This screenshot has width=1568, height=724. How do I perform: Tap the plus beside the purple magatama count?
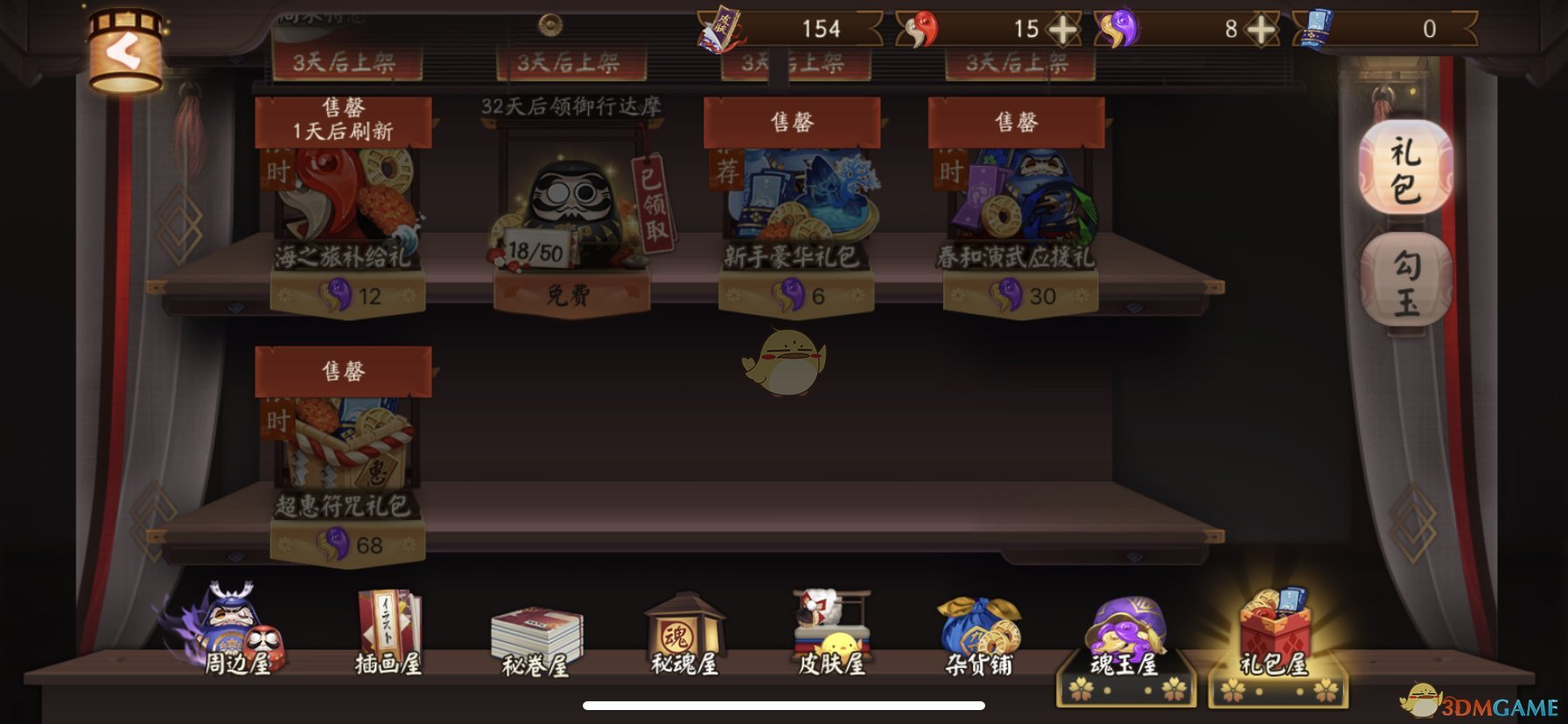pos(1260,29)
